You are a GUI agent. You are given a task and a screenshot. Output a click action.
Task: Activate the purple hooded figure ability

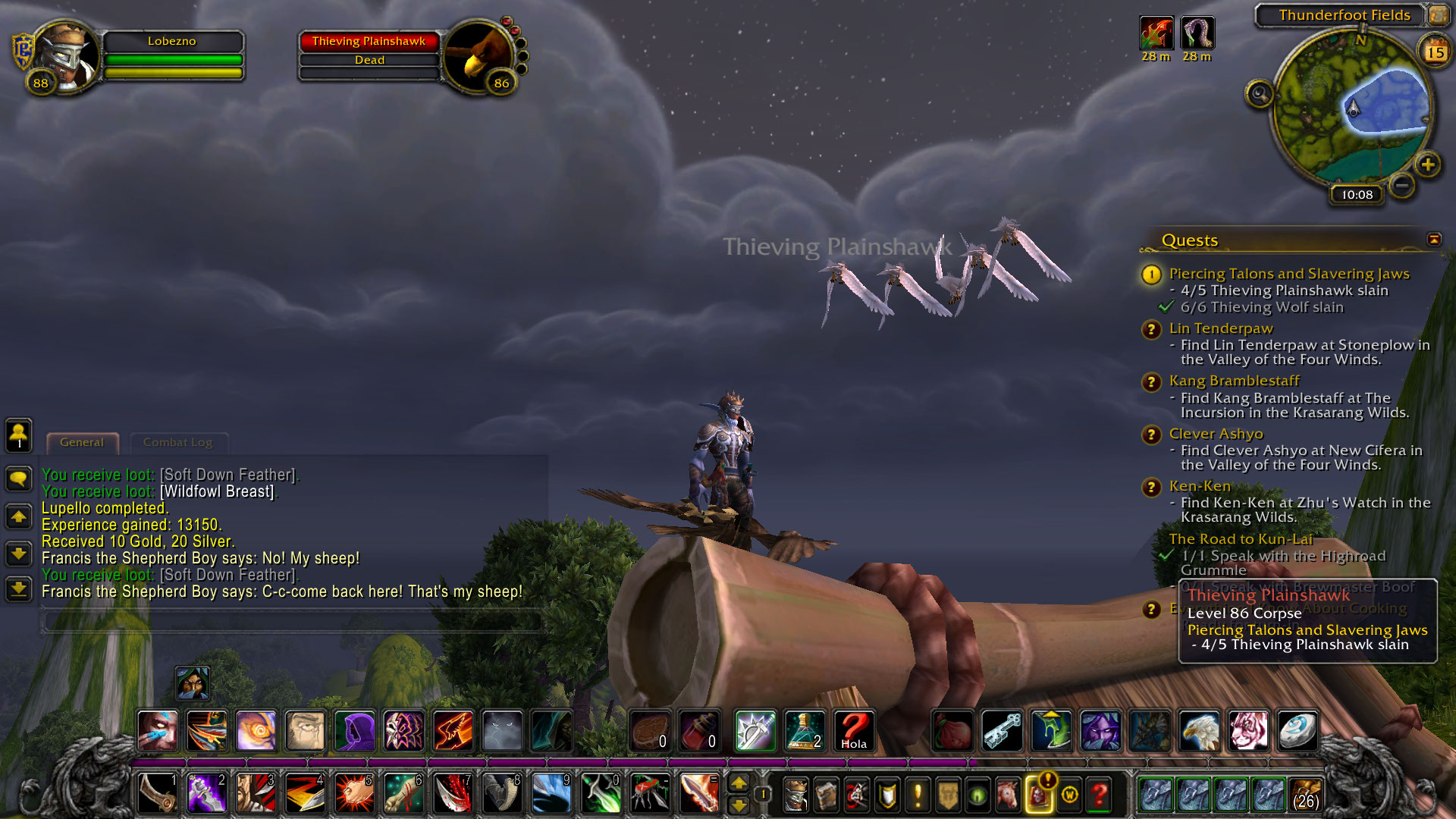click(x=354, y=731)
